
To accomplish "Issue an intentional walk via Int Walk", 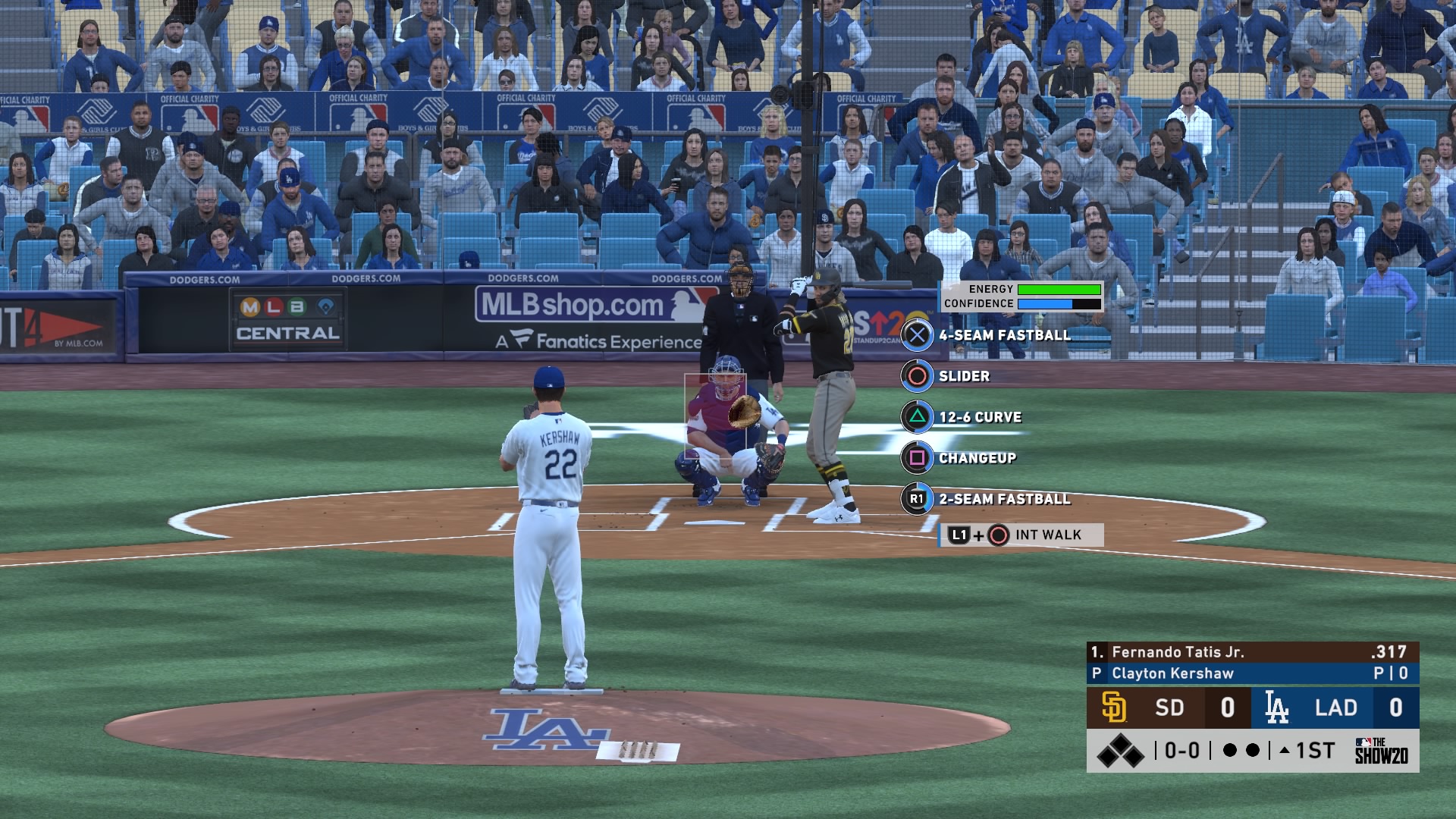I will pyautogui.click(x=1021, y=535).
